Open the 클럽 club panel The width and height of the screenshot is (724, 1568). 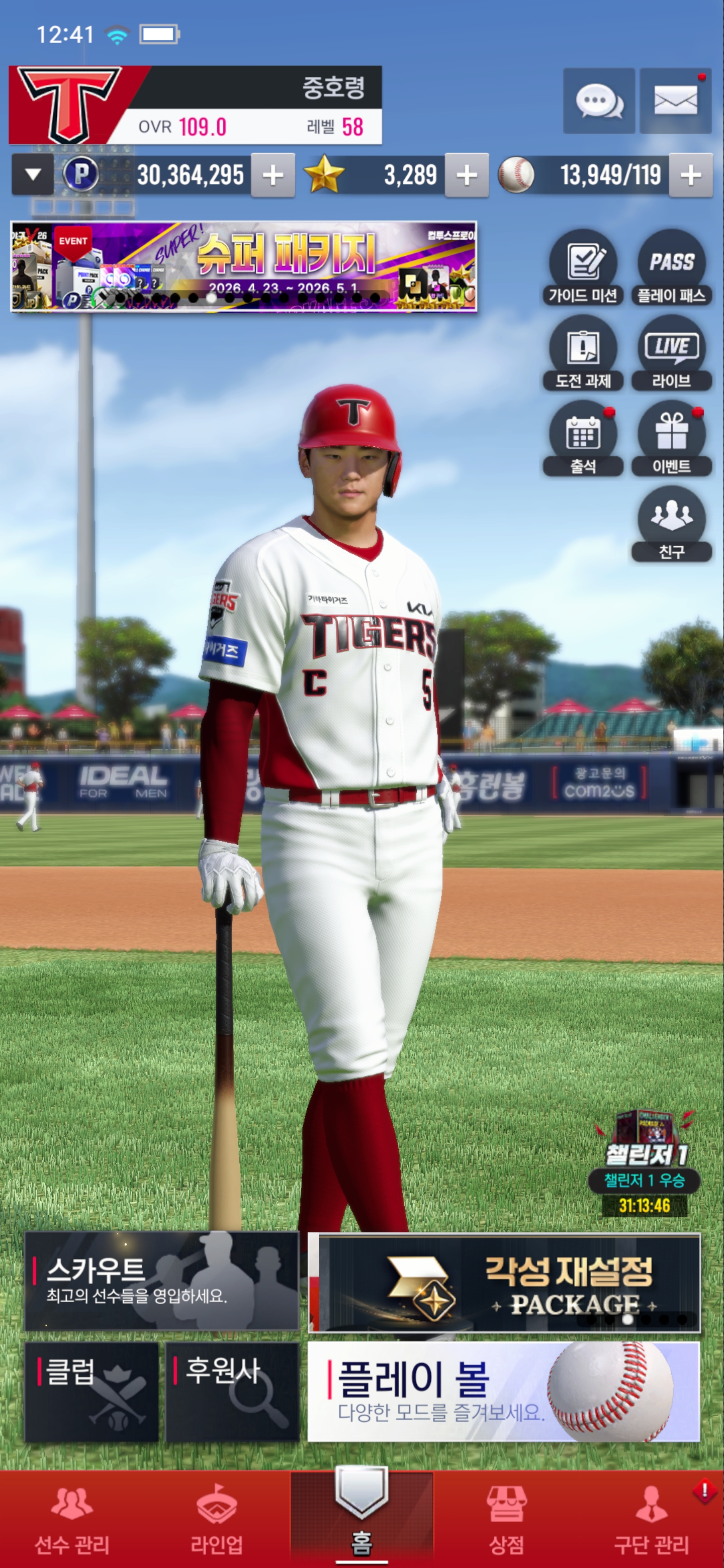click(92, 1392)
